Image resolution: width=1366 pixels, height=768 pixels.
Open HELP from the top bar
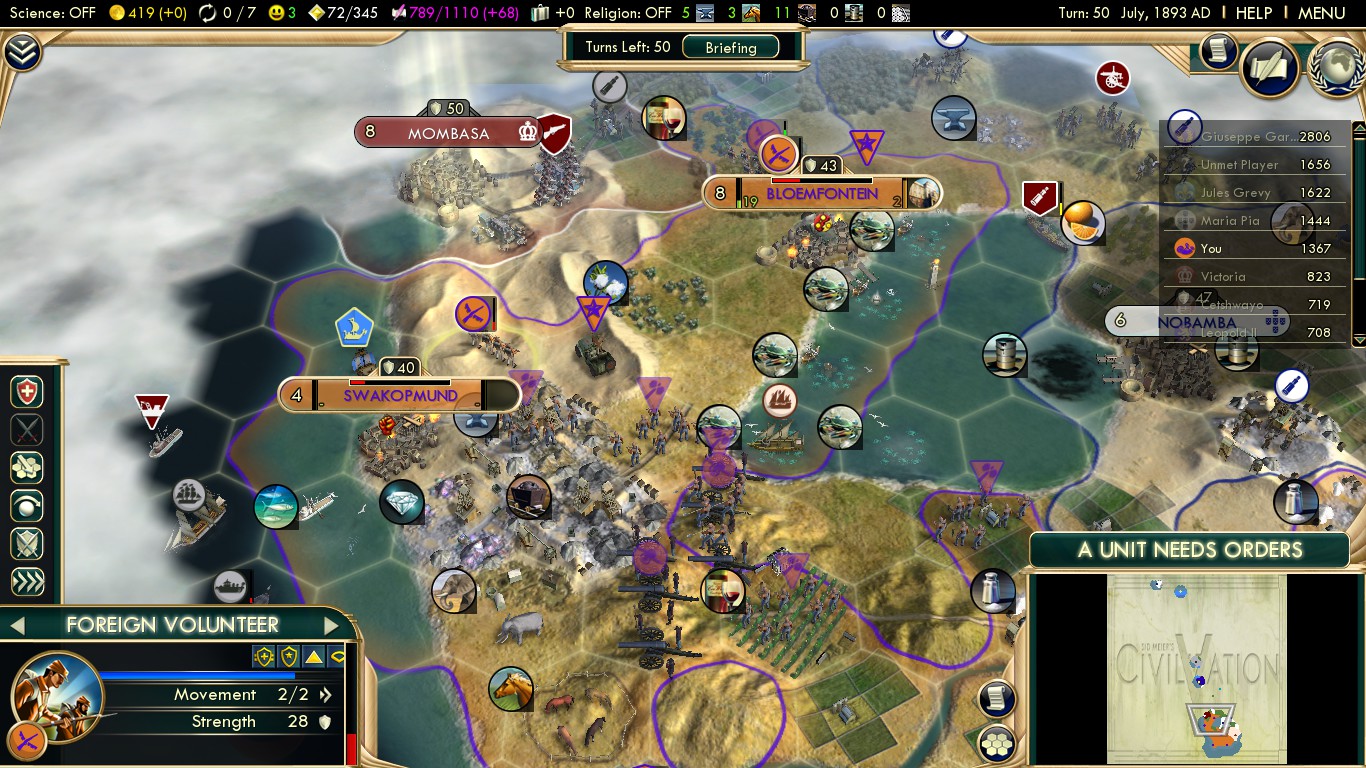click(x=1253, y=13)
